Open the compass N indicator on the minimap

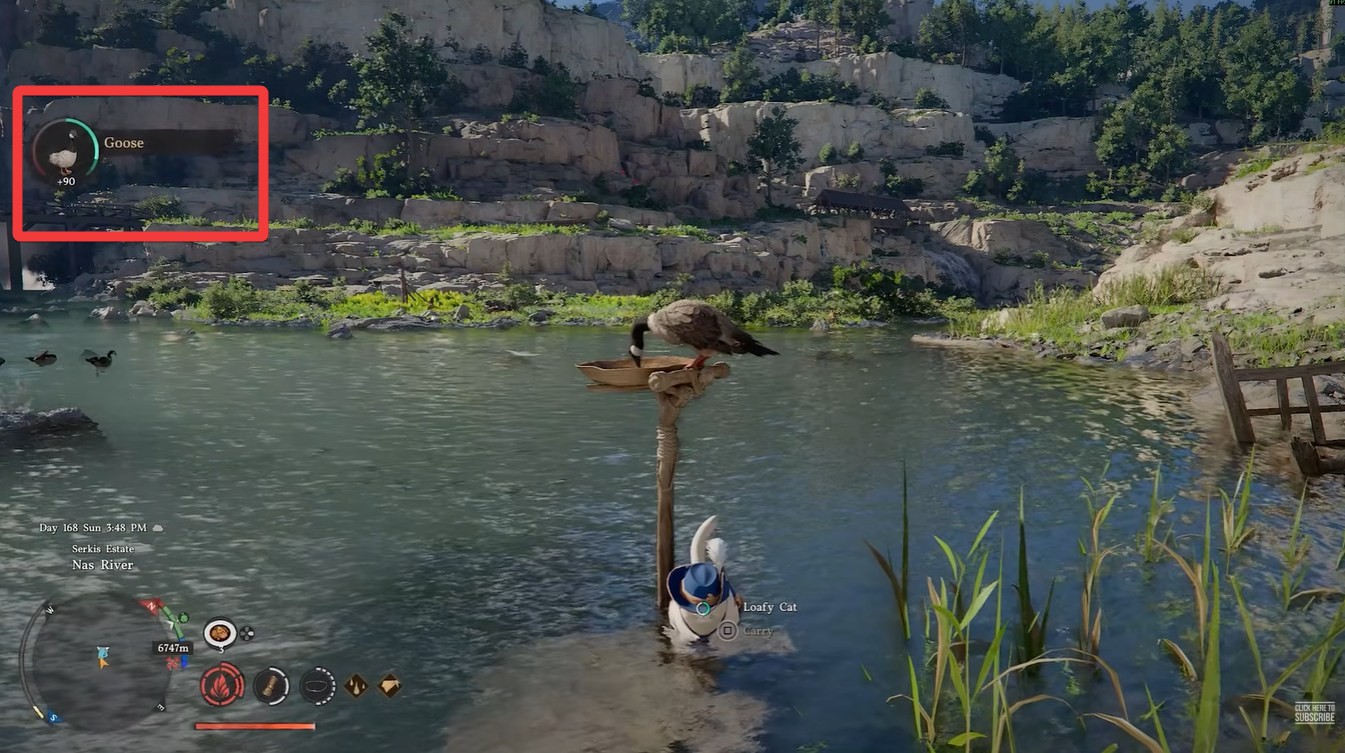pyautogui.click(x=150, y=605)
